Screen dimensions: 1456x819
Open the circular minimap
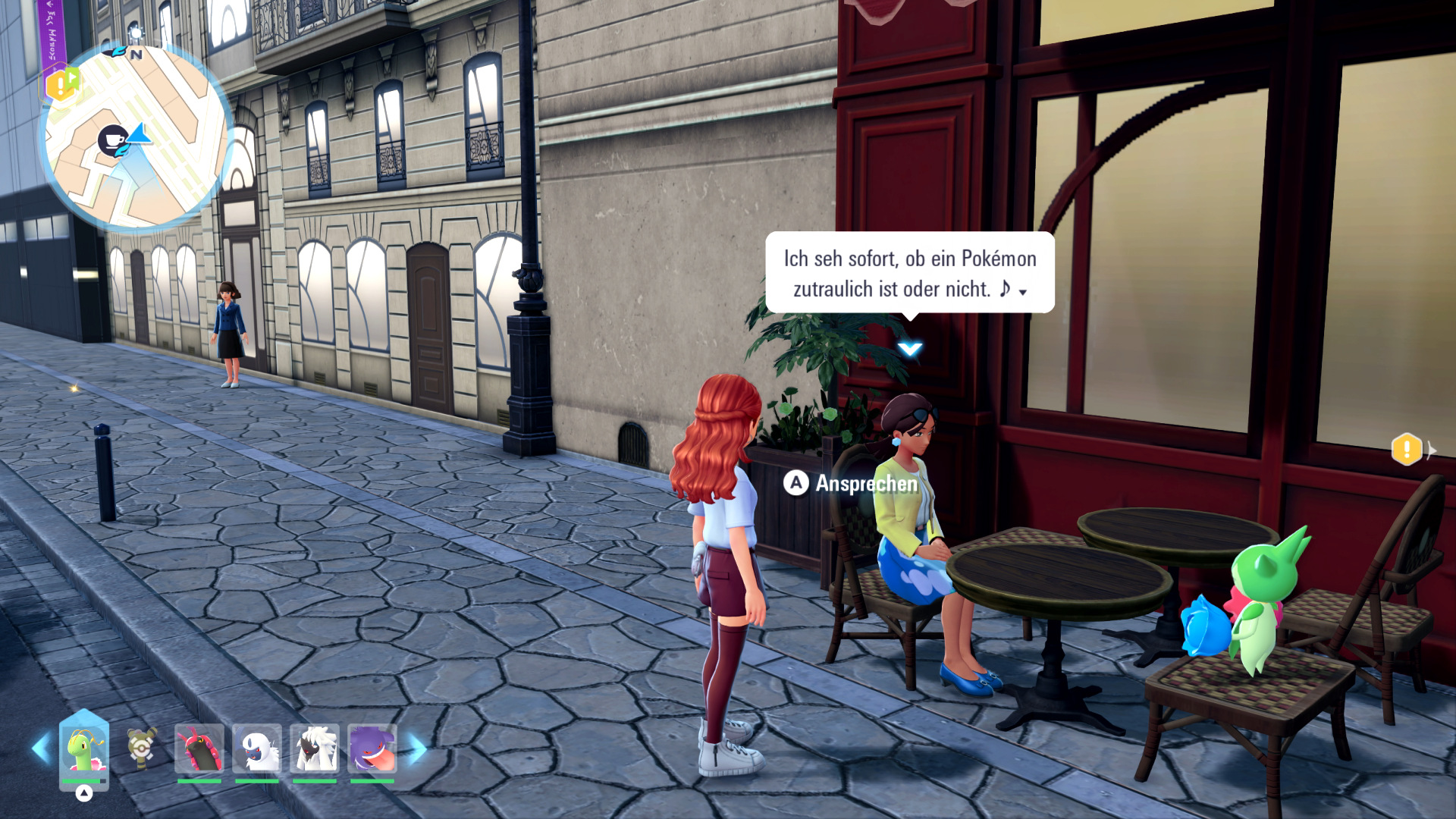tap(135, 136)
